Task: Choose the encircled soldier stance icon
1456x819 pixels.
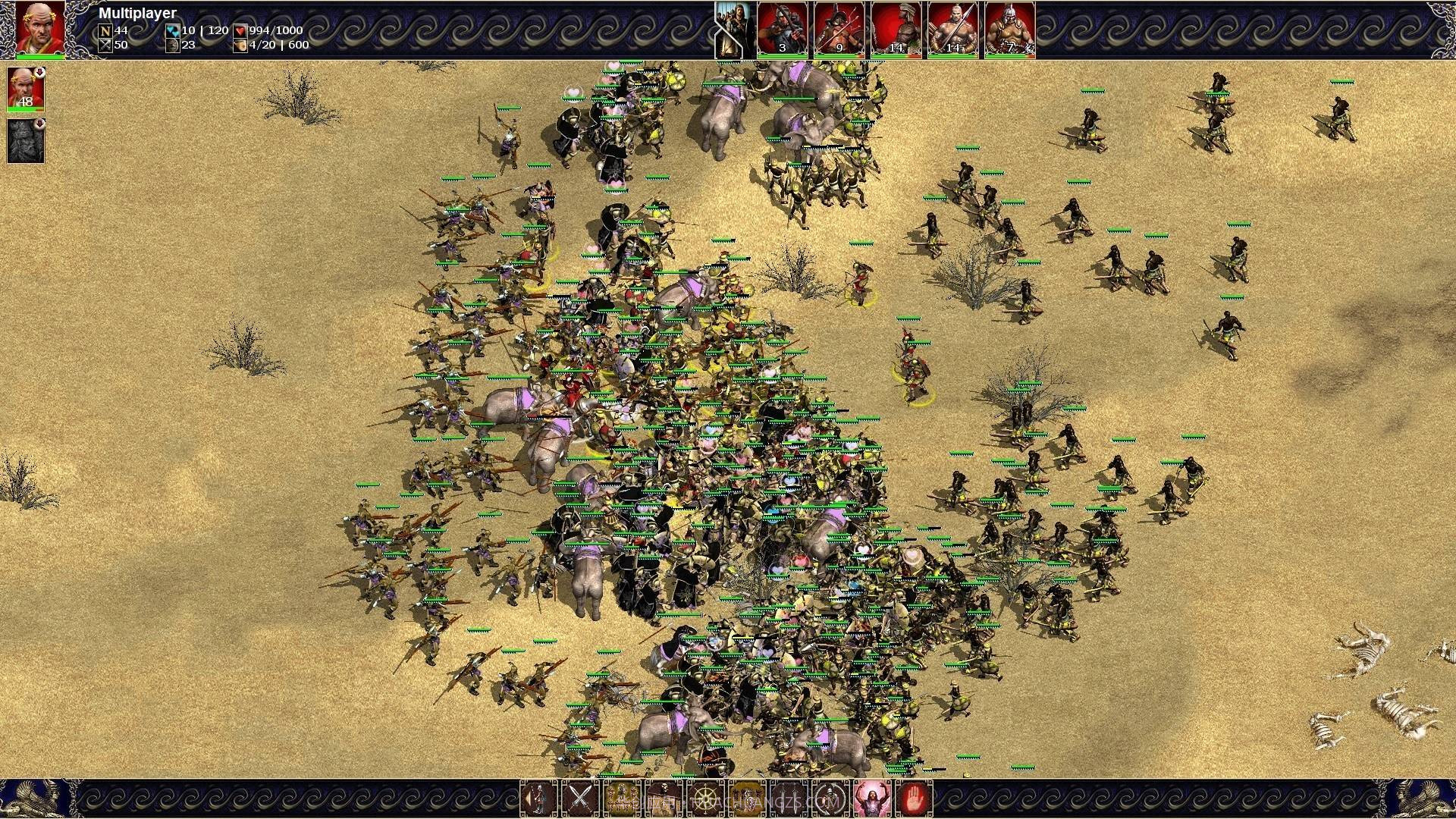Action: click(x=830, y=799)
